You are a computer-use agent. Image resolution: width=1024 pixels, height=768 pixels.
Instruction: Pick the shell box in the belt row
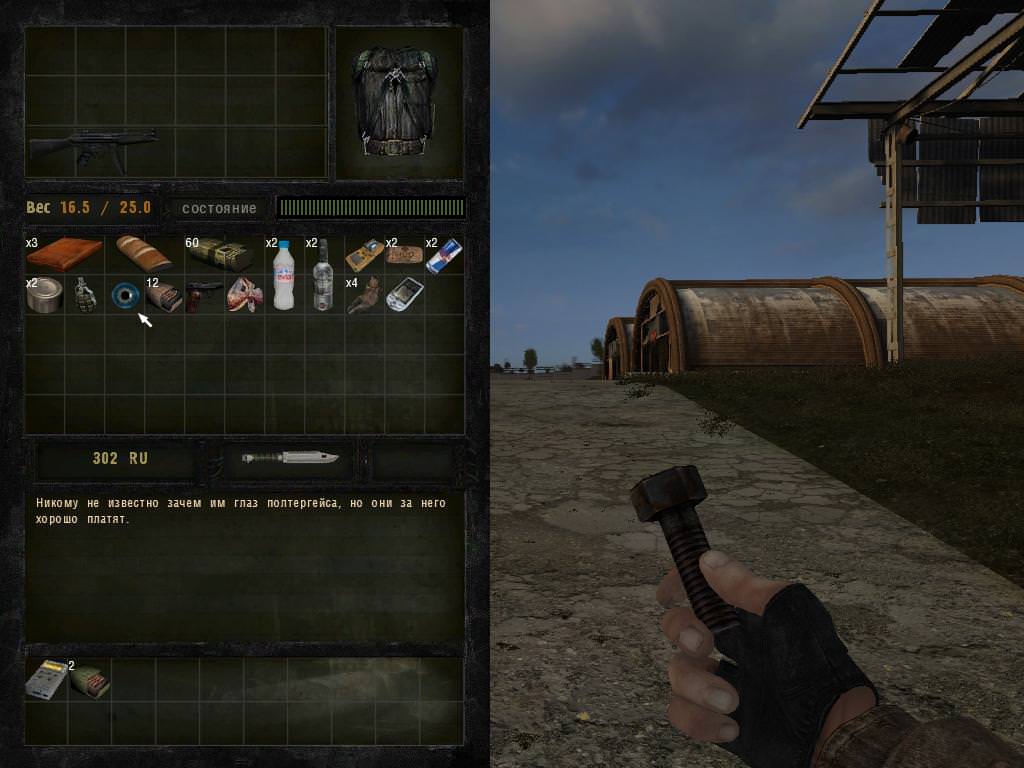click(90, 680)
